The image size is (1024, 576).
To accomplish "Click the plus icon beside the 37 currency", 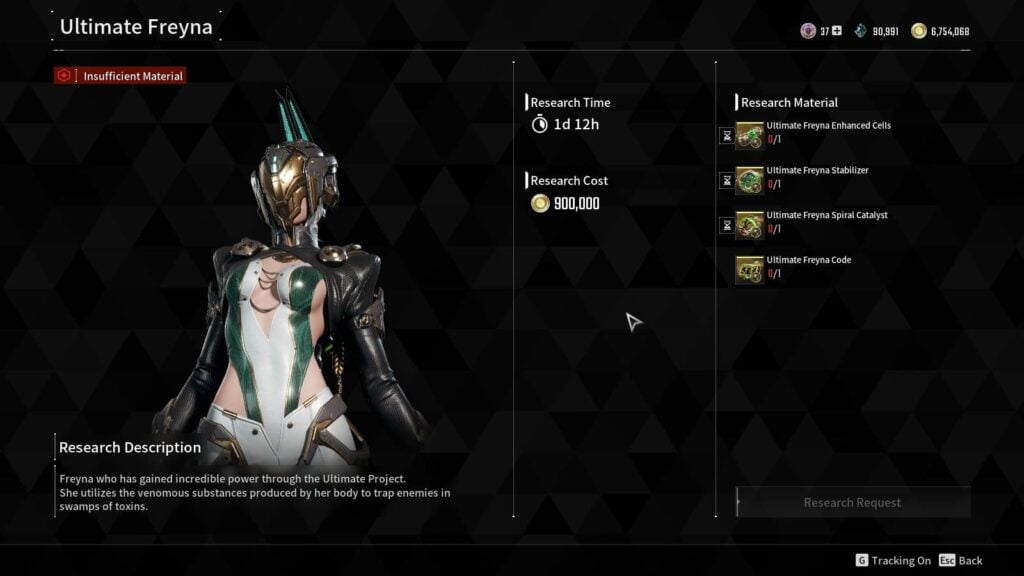I will (837, 31).
